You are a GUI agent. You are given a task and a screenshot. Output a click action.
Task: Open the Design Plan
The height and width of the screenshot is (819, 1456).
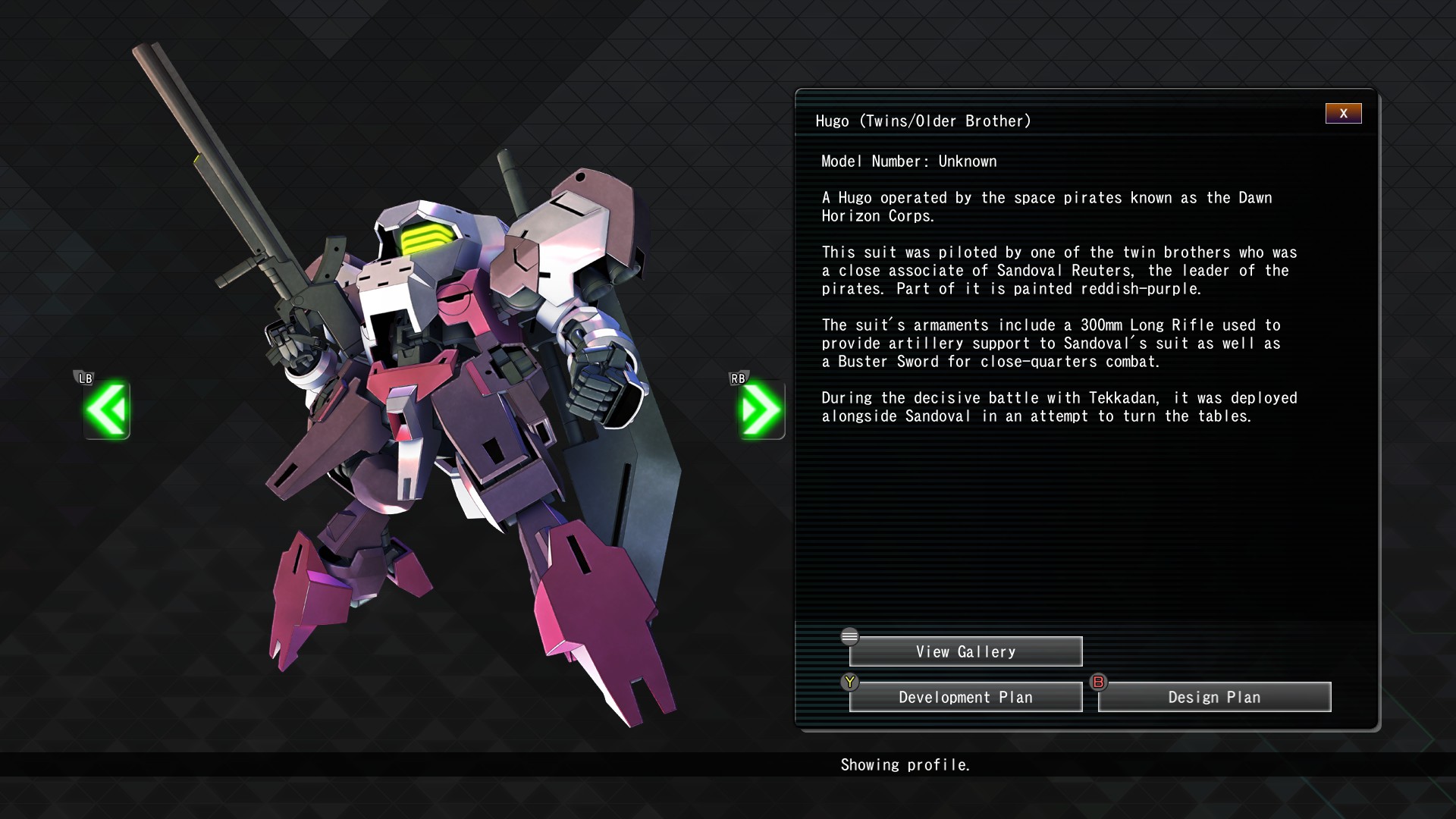coord(1214,697)
